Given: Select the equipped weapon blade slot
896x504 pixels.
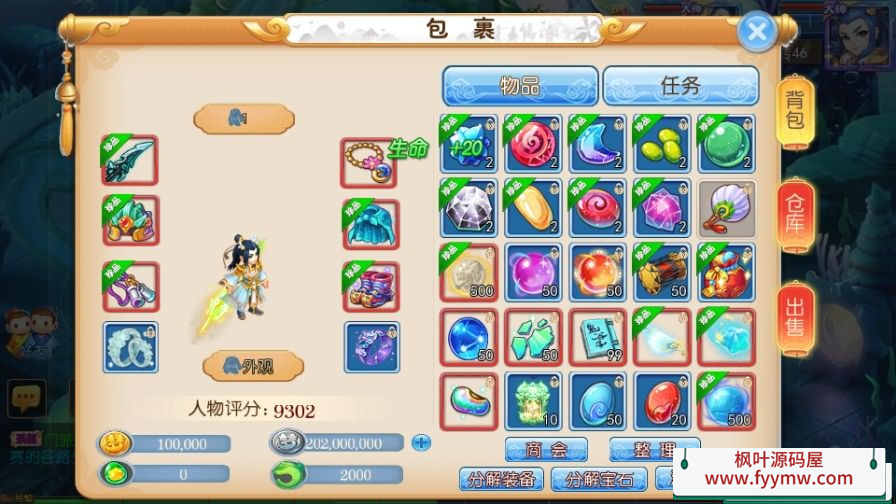Looking at the screenshot, I should click(130, 161).
